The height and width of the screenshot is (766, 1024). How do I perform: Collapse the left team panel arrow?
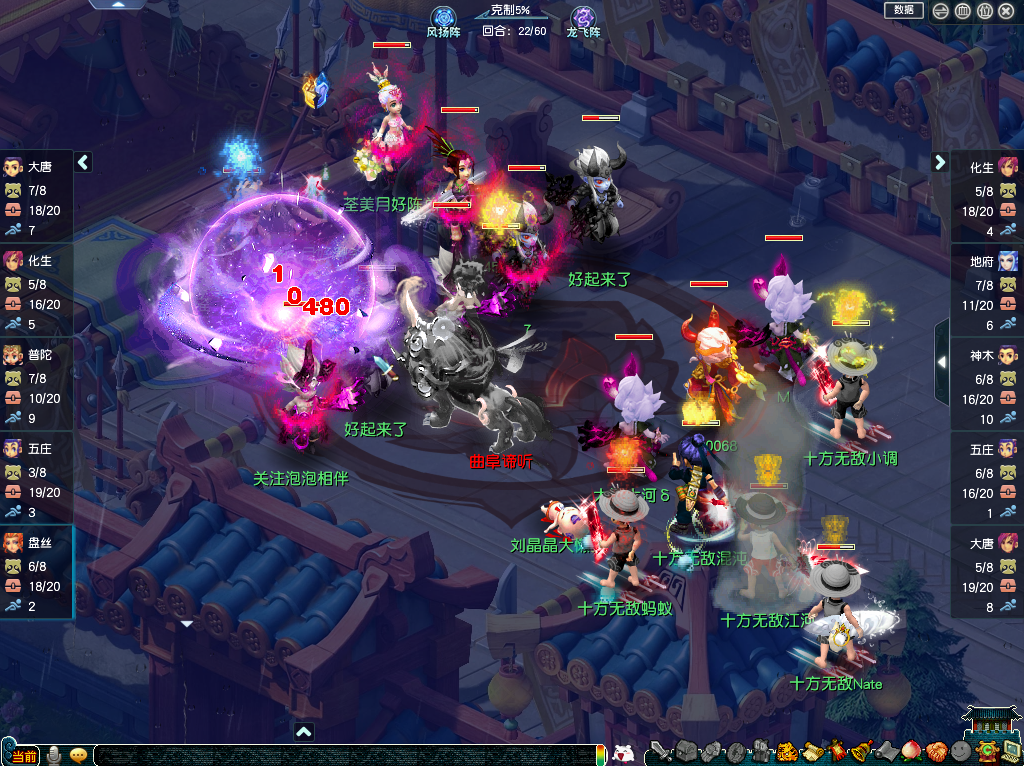[x=83, y=162]
